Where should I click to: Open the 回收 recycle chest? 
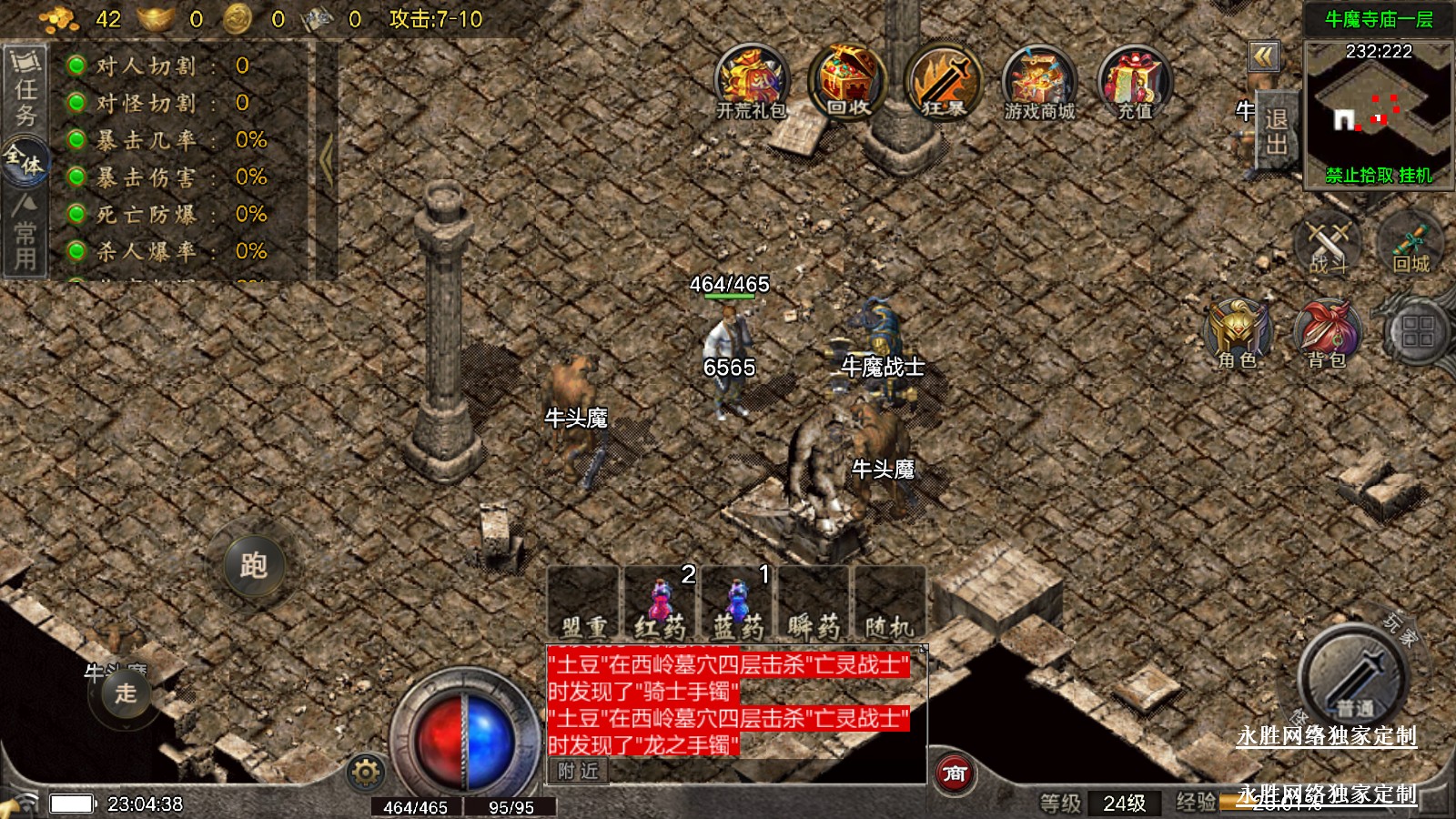(847, 82)
